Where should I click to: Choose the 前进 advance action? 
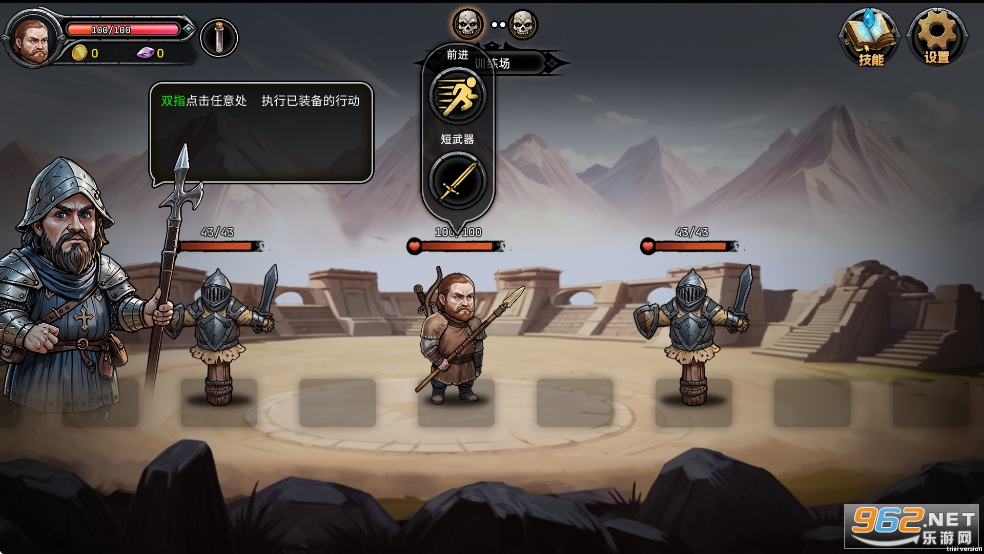(457, 96)
